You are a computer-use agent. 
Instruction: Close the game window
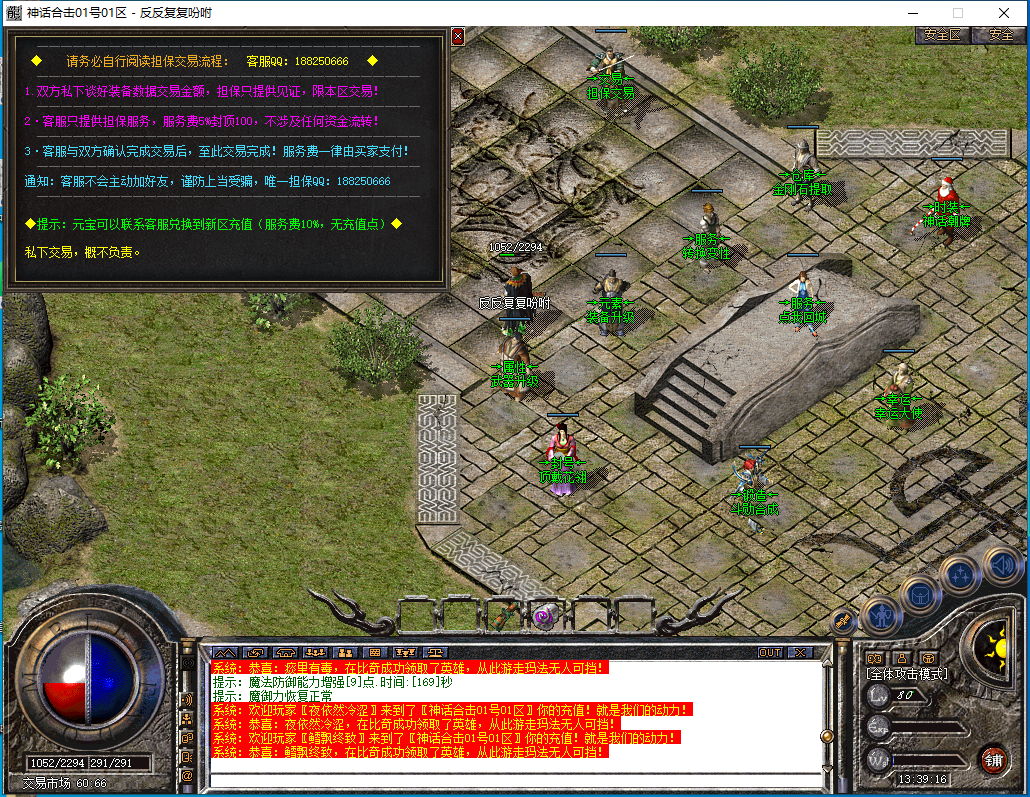click(x=1004, y=13)
